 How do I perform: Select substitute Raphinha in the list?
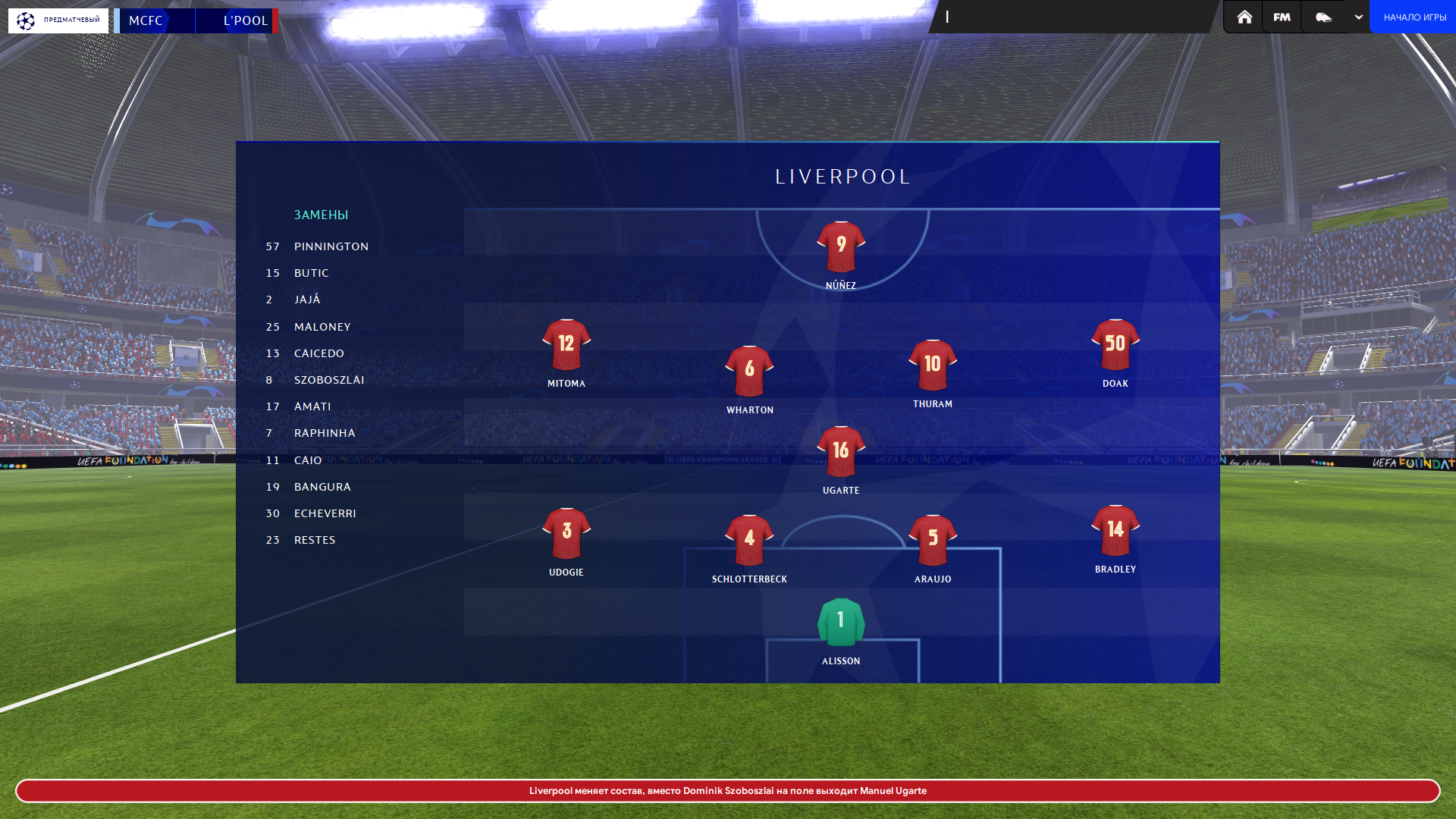(x=325, y=433)
